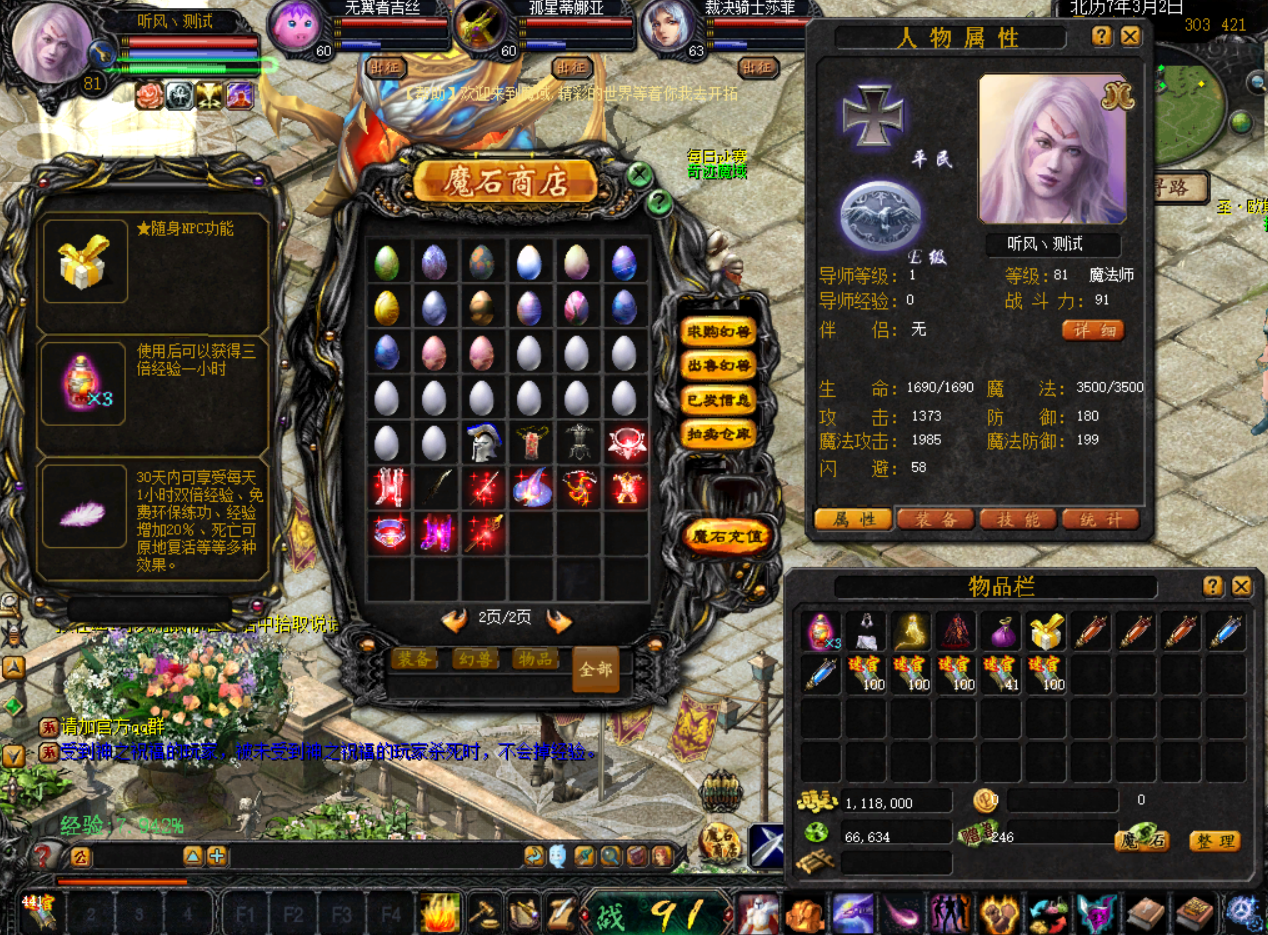Close the 物品栏 inventory window
This screenshot has width=1268, height=935.
[x=1241, y=587]
